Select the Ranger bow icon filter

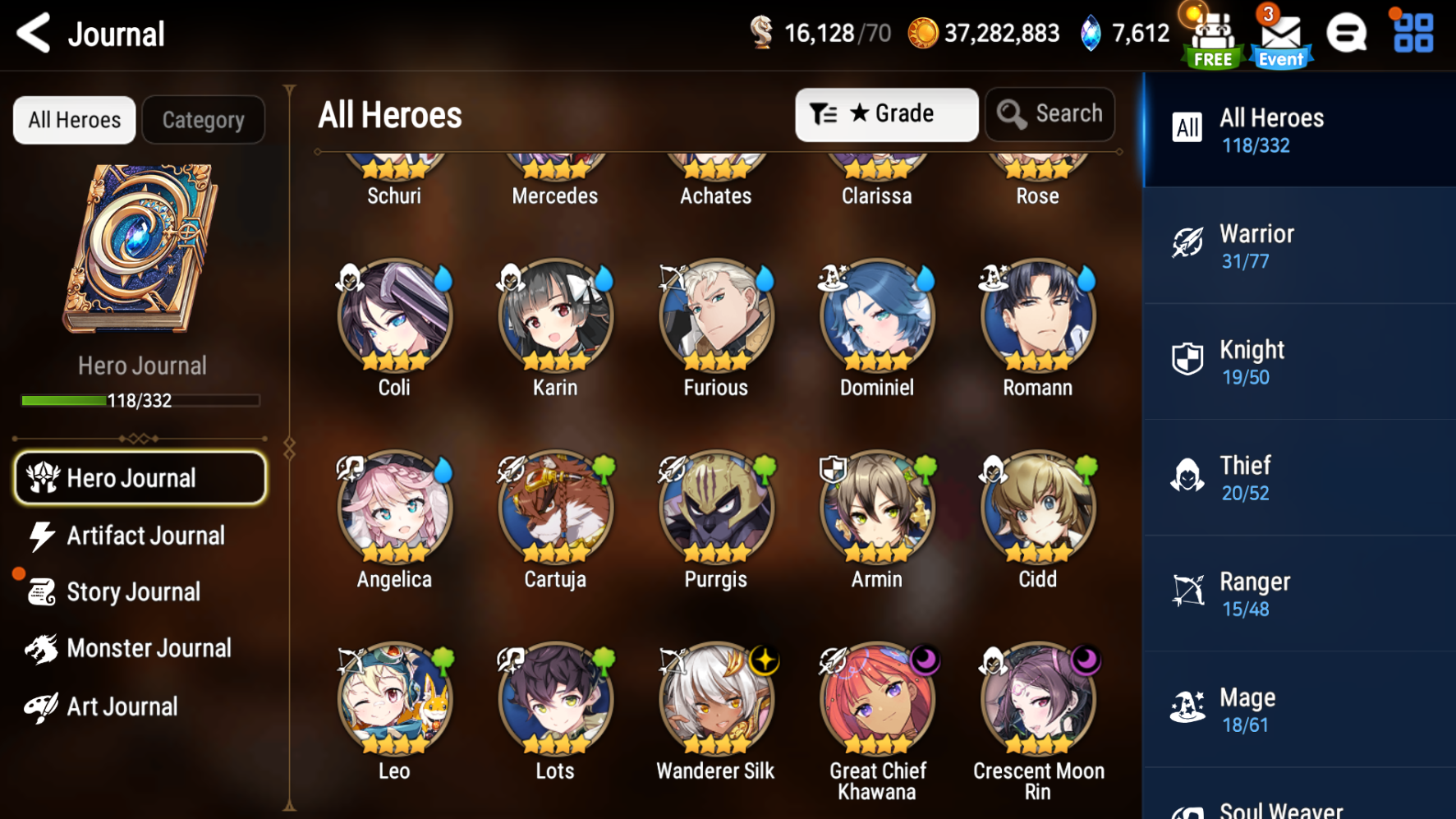point(1186,591)
